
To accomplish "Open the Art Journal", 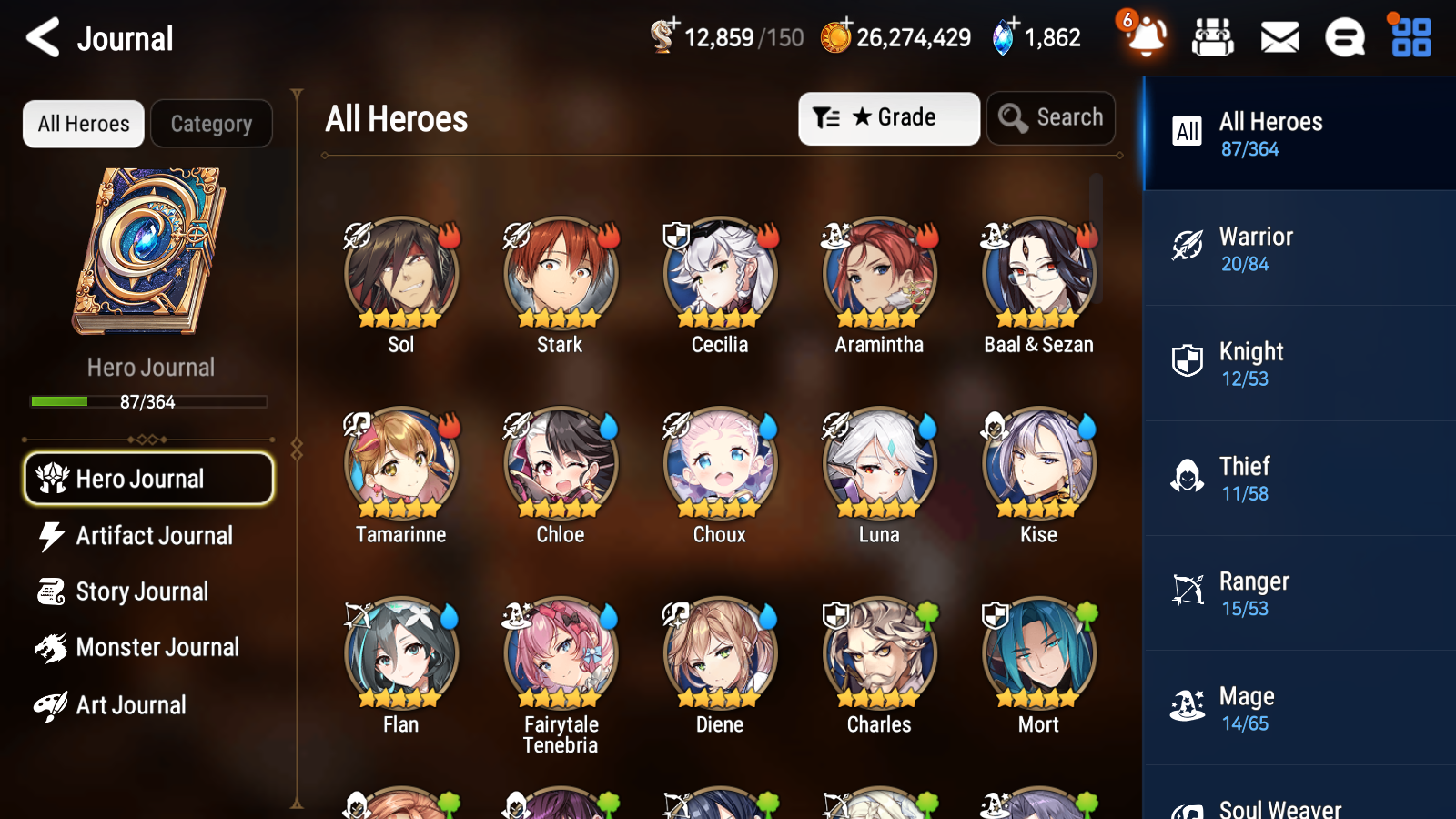I will click(x=132, y=704).
